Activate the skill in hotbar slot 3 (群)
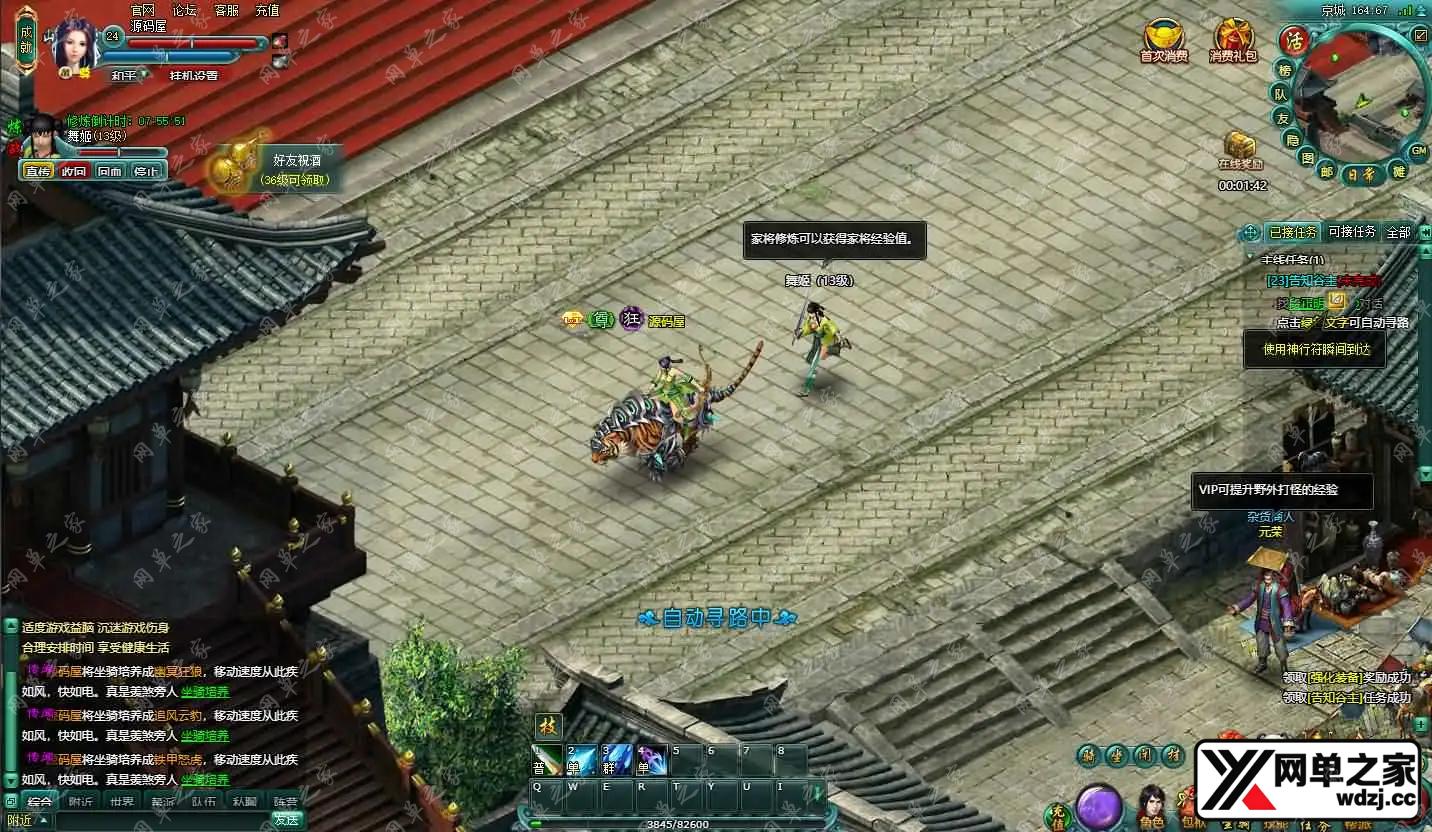 (616, 760)
